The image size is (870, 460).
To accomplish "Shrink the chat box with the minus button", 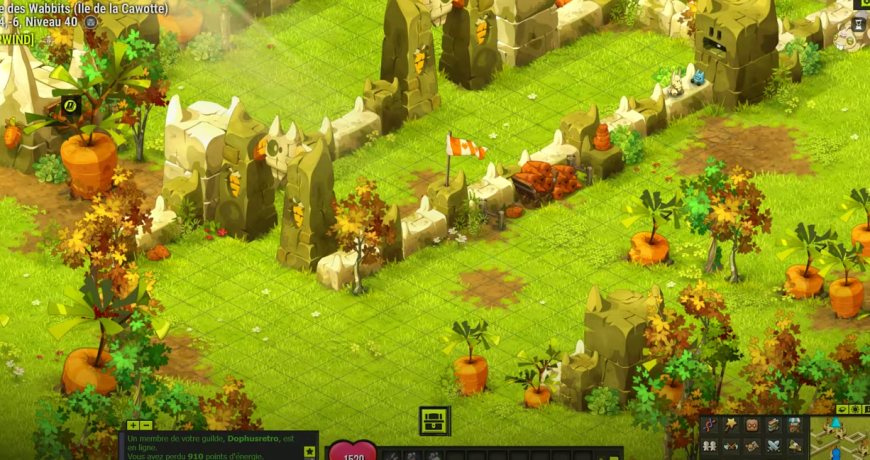I will point(146,425).
